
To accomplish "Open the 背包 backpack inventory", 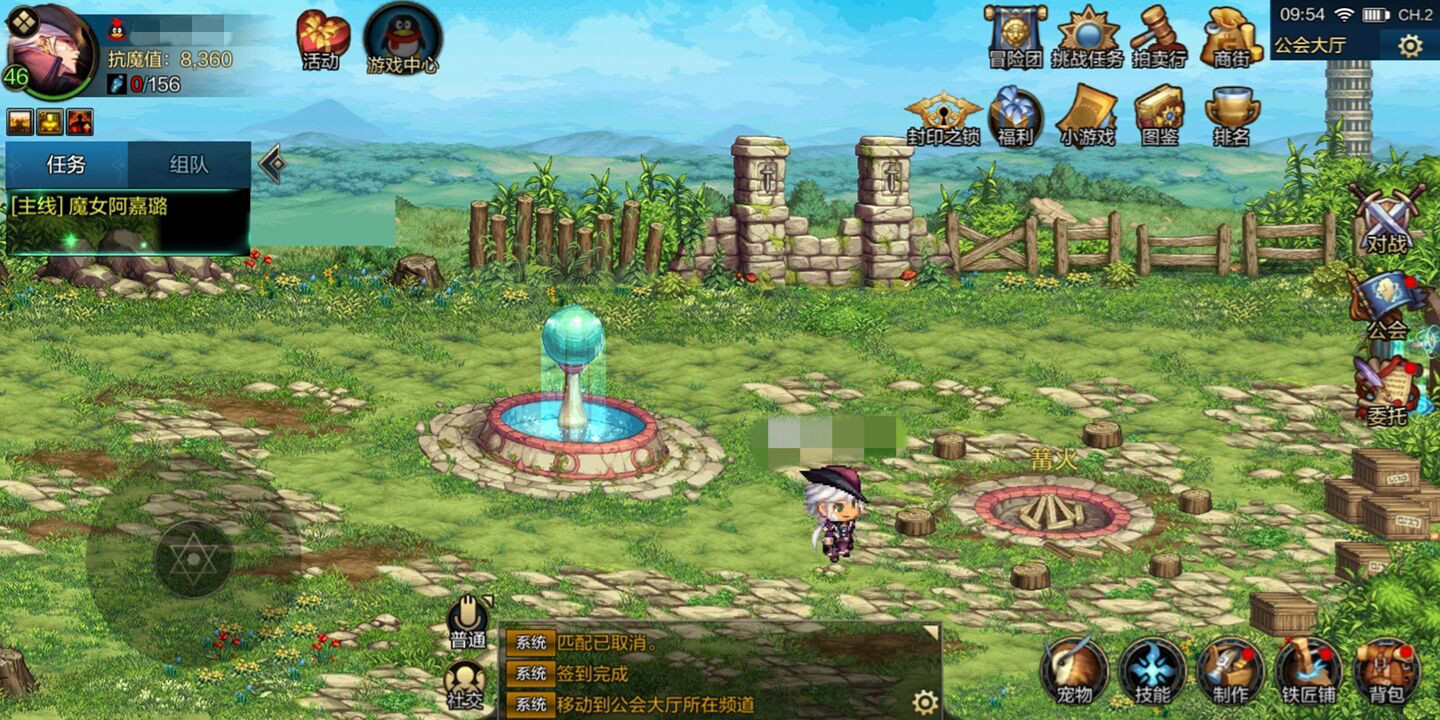I will (x=1386, y=669).
